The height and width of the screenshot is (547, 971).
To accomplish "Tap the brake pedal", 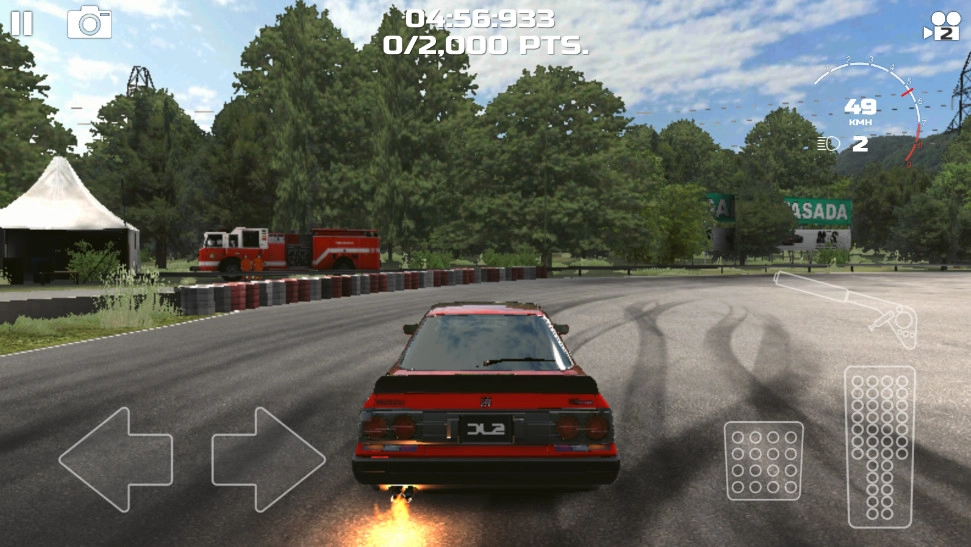I will pyautogui.click(x=764, y=460).
